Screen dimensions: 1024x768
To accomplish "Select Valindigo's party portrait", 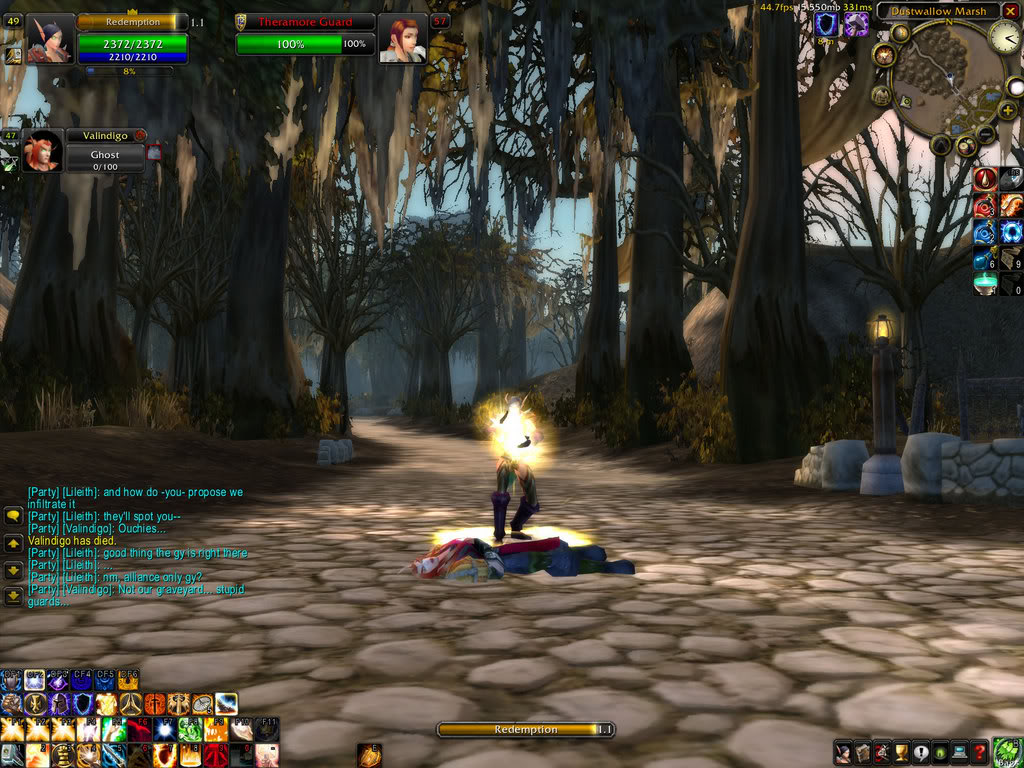I will click(42, 151).
